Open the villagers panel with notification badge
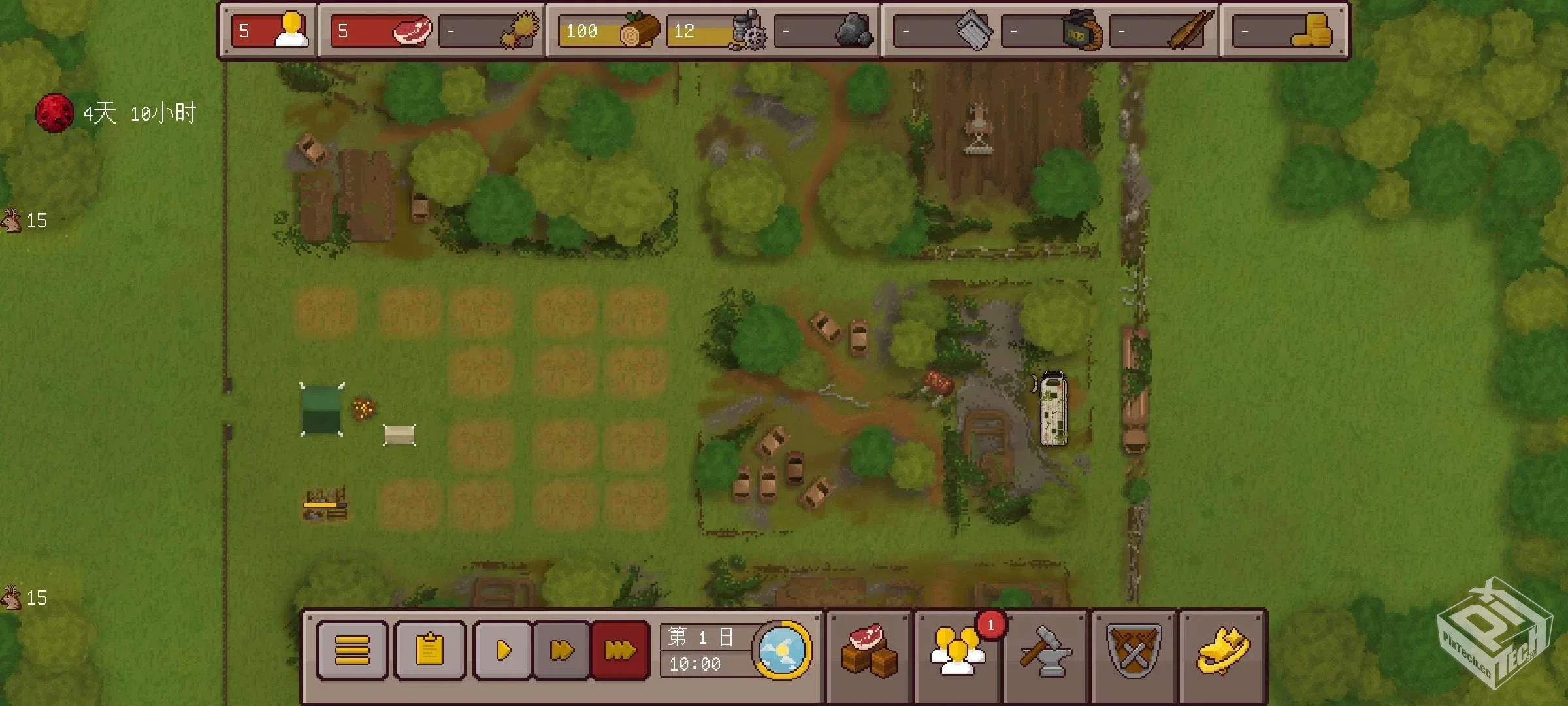1568x706 pixels. click(x=957, y=651)
